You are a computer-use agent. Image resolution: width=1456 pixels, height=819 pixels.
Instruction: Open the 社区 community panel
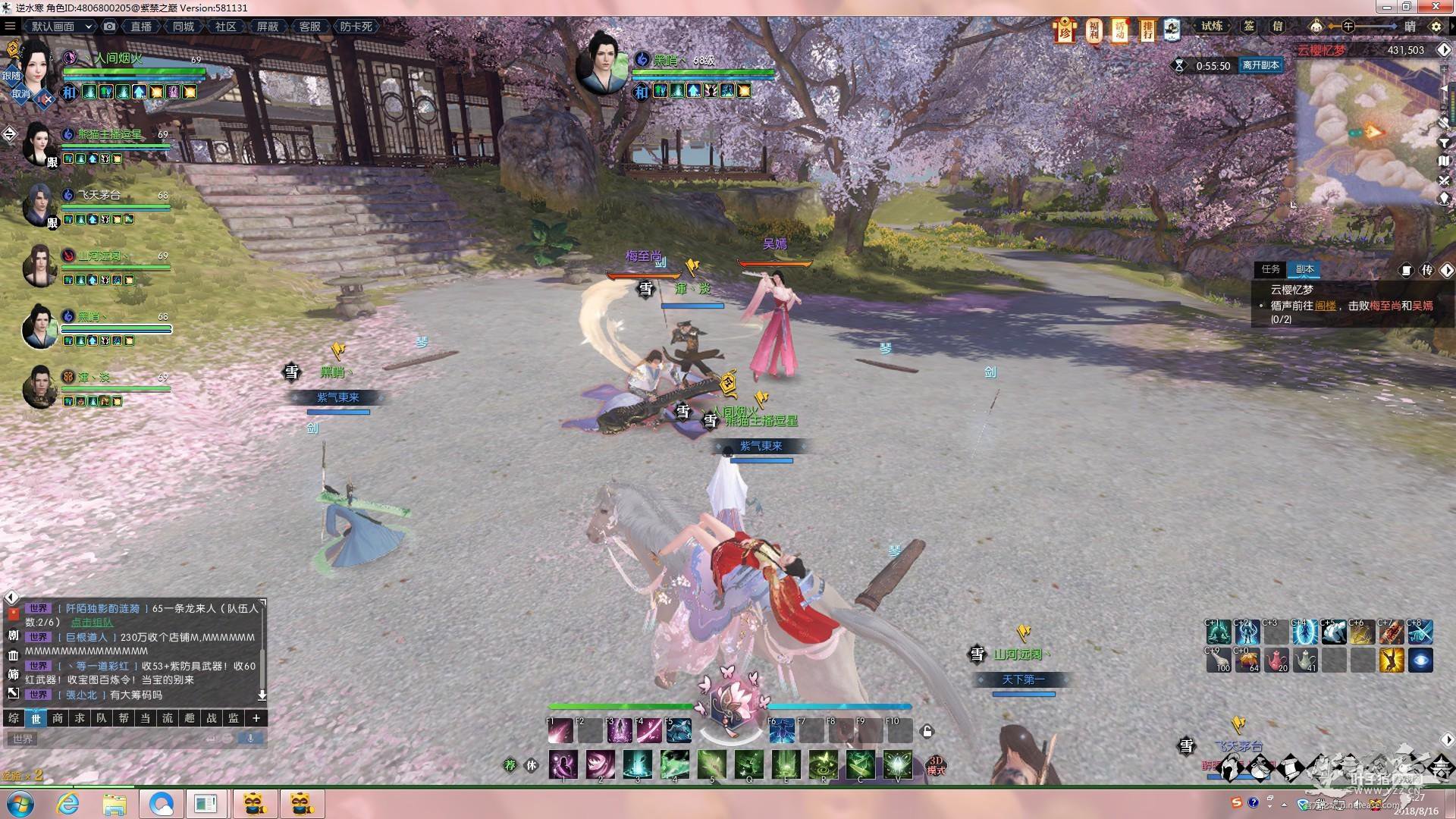tap(225, 27)
